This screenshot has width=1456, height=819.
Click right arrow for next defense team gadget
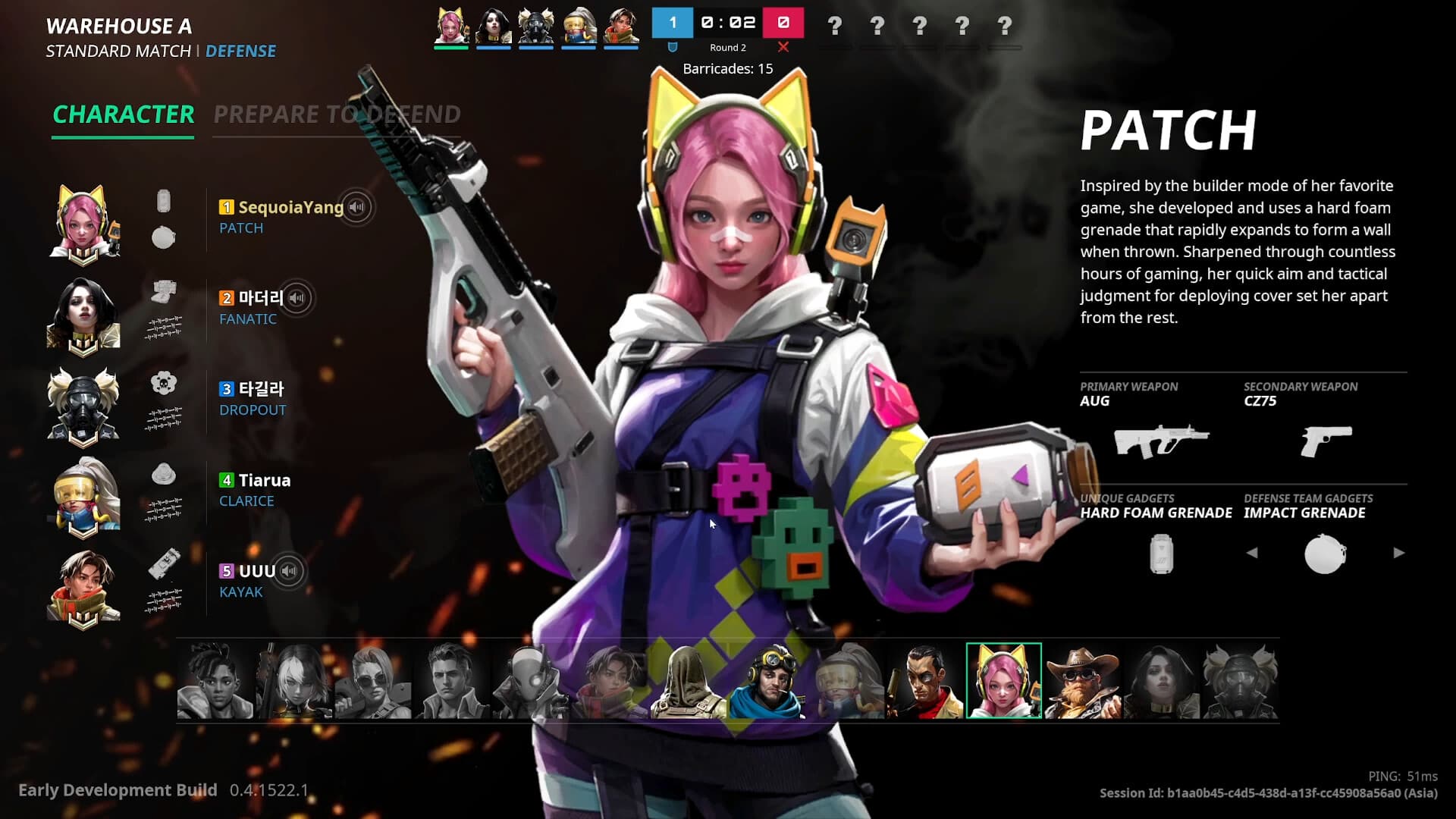click(1398, 554)
